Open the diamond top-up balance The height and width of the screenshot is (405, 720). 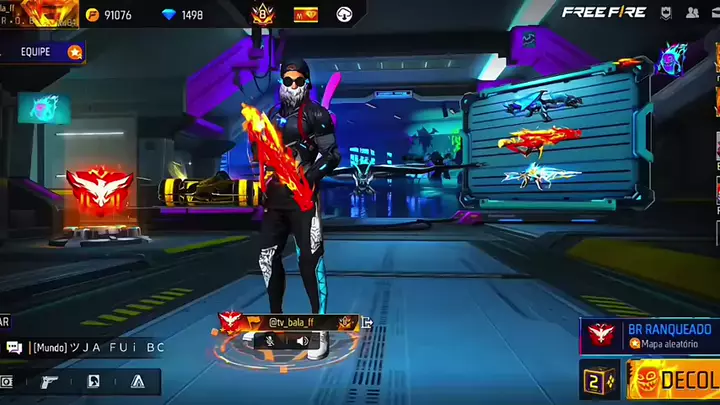[x=184, y=15]
